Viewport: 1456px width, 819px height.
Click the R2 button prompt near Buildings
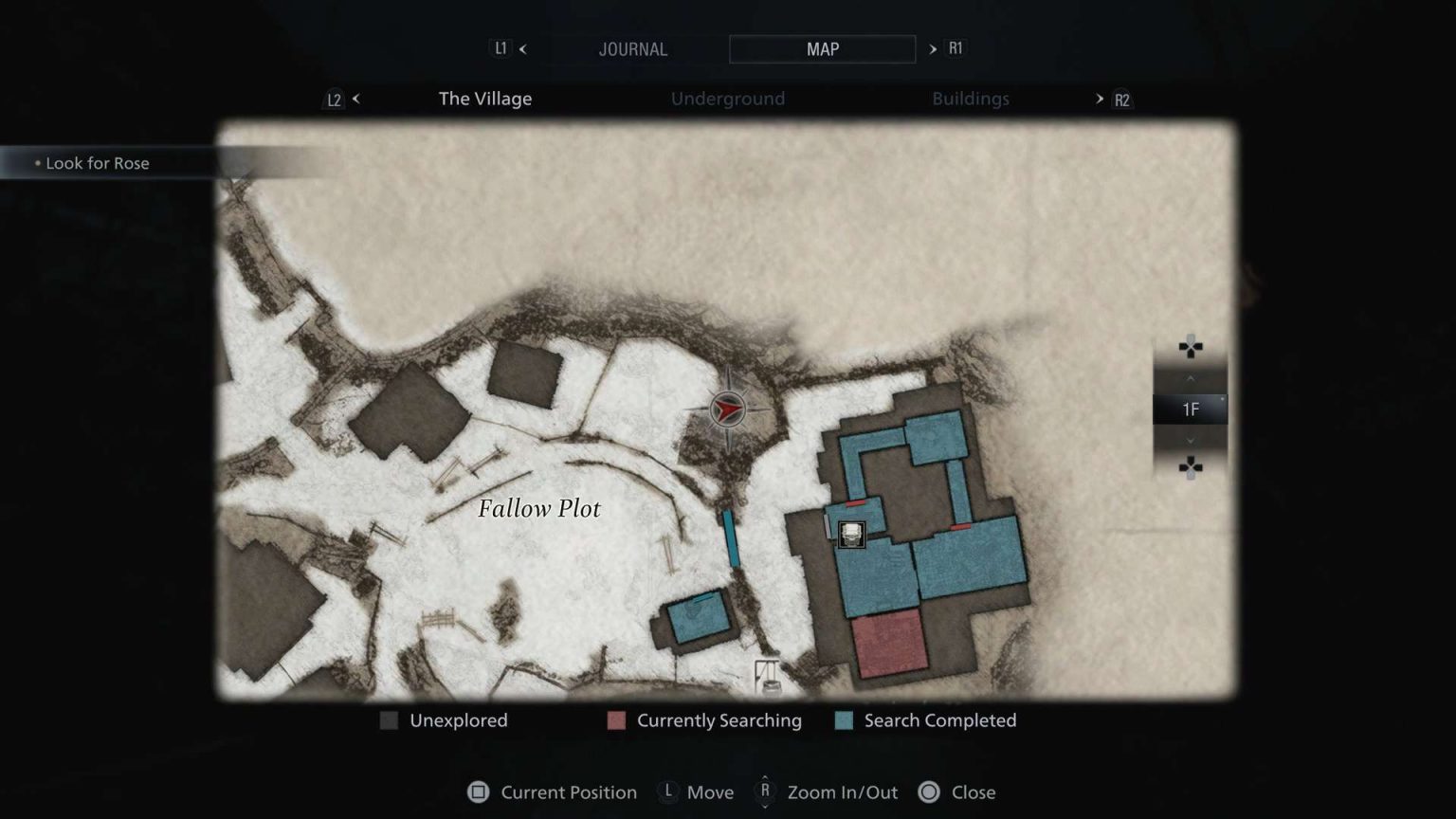pyautogui.click(x=1121, y=99)
